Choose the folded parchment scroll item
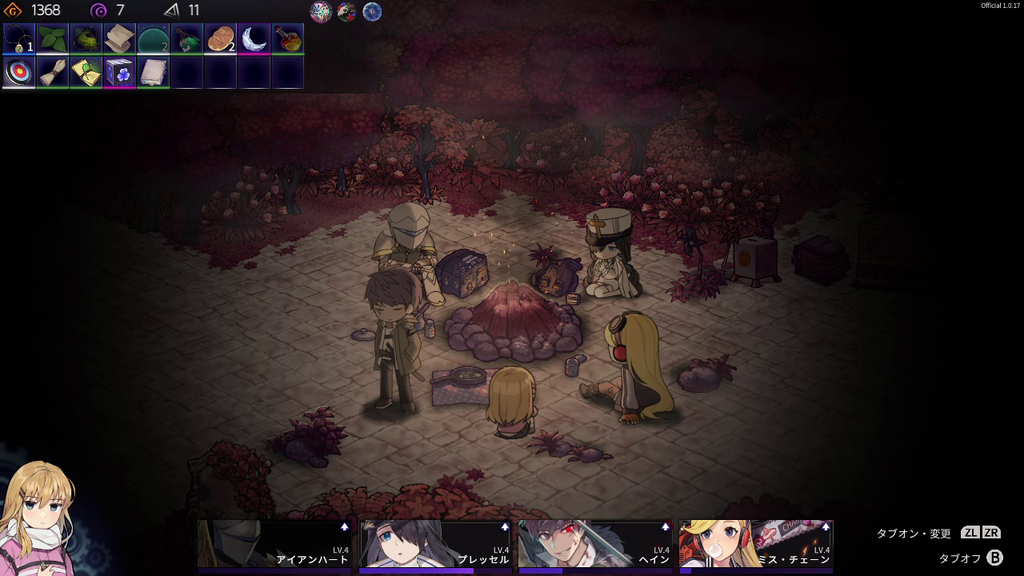Viewport: 1024px width, 576px height. point(120,39)
